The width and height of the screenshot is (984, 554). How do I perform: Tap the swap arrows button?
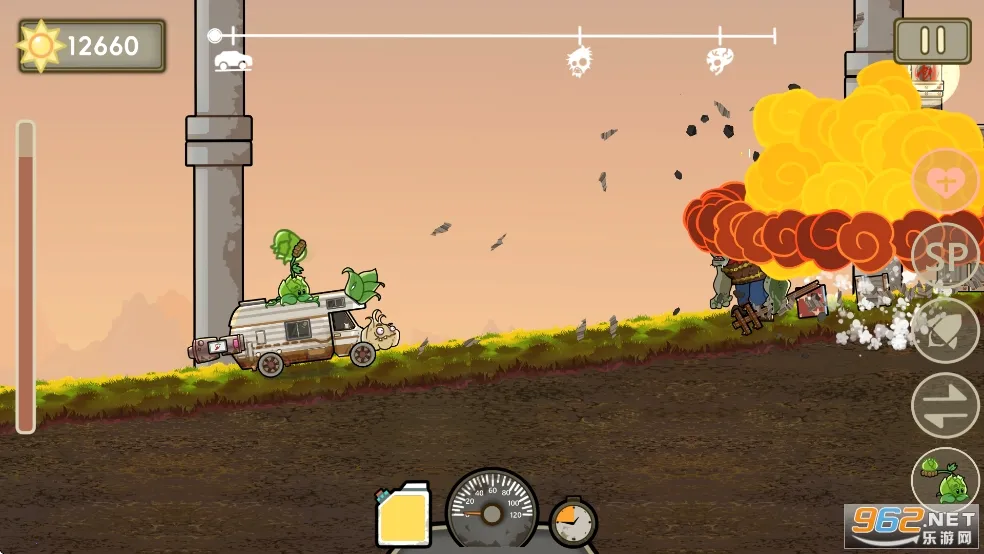(944, 405)
